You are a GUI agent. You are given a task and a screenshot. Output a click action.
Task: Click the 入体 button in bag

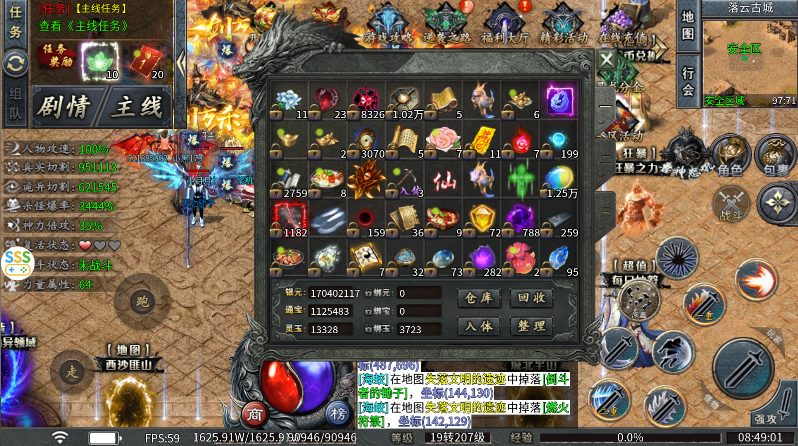pyautogui.click(x=477, y=326)
